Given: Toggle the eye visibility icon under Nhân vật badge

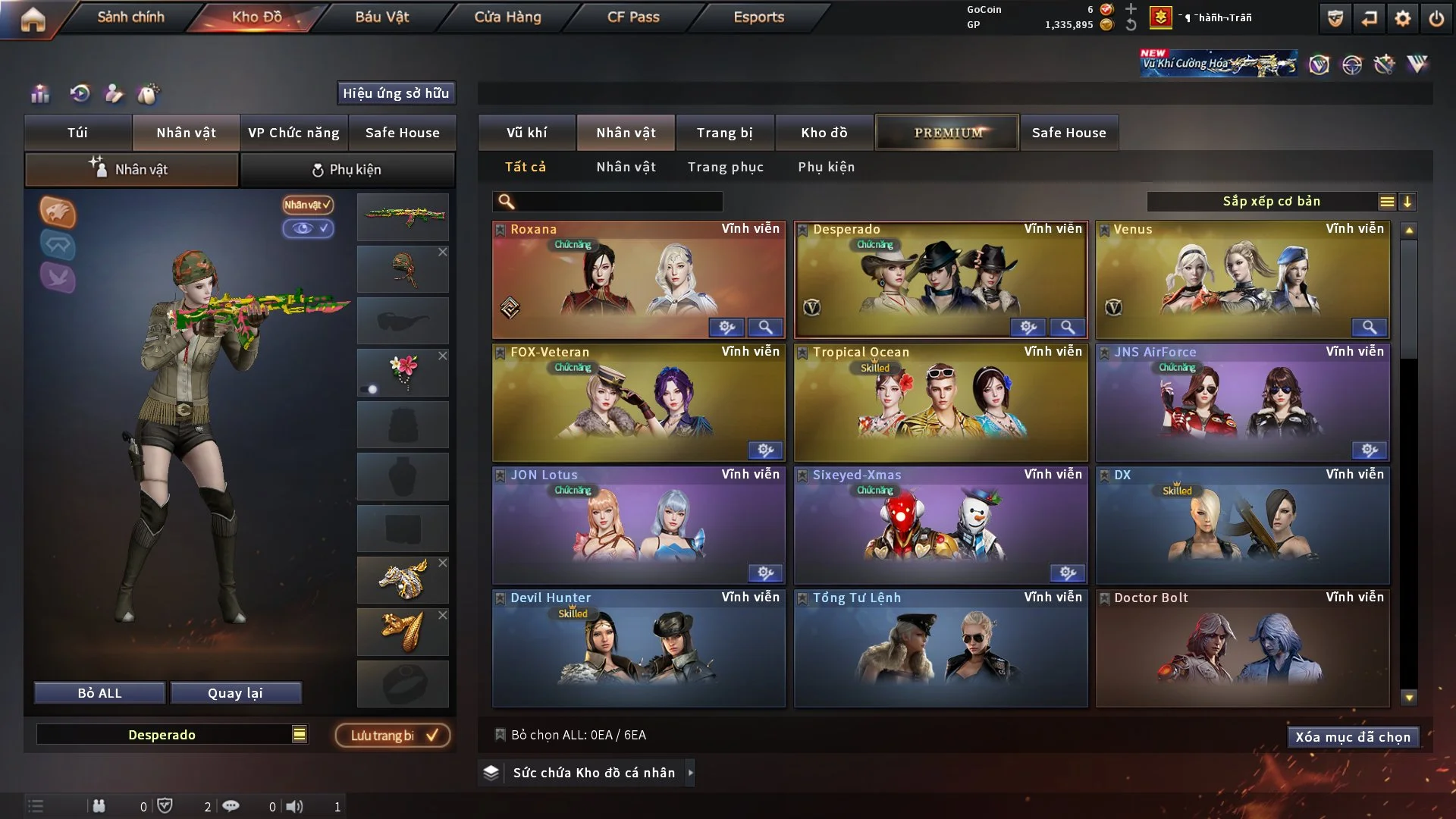Looking at the screenshot, I should tap(308, 228).
